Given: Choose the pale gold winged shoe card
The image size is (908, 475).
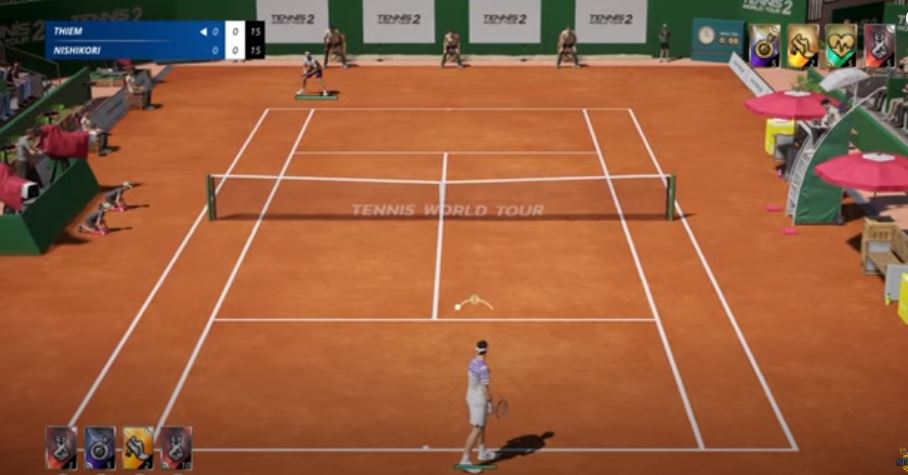Looking at the screenshot, I should 803,46.
